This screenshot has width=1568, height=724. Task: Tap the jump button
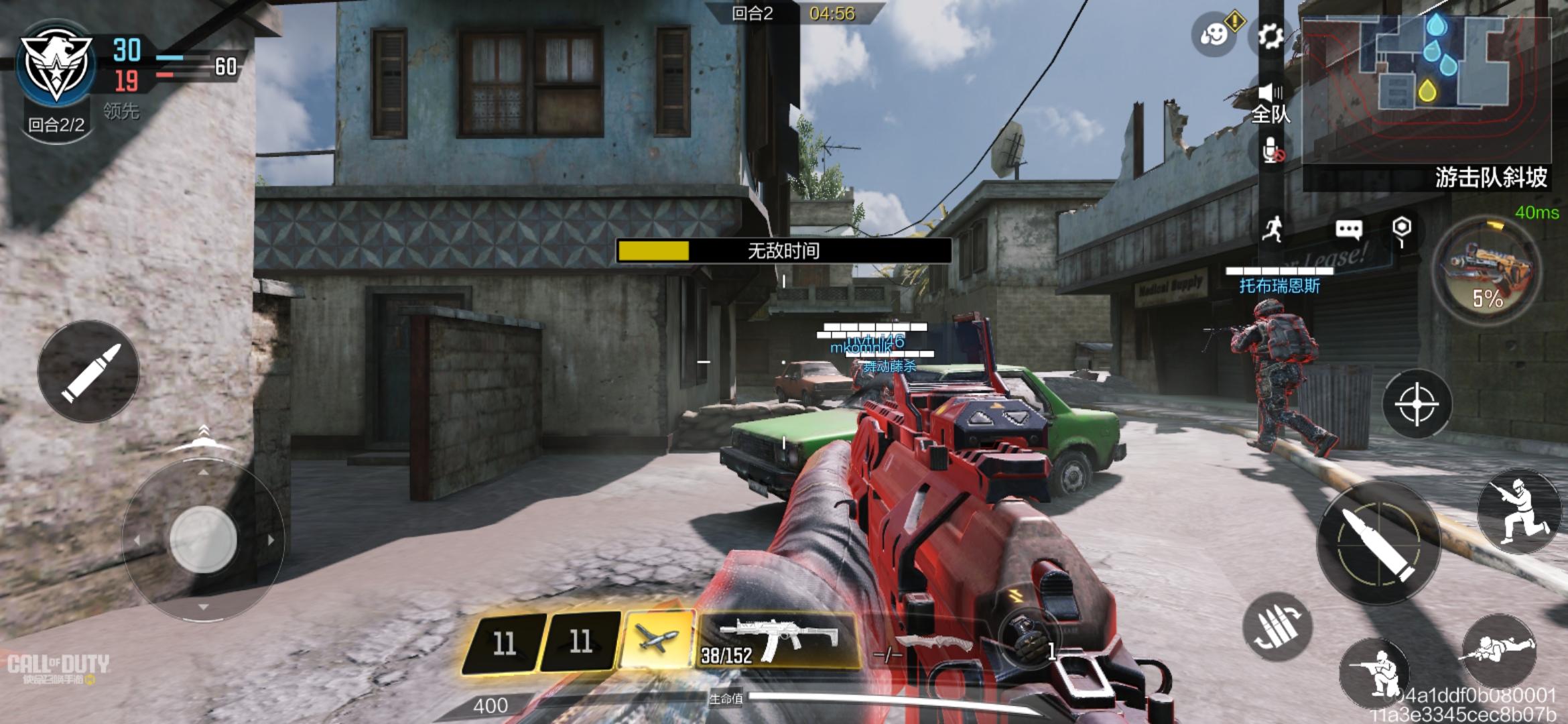(x=1518, y=512)
